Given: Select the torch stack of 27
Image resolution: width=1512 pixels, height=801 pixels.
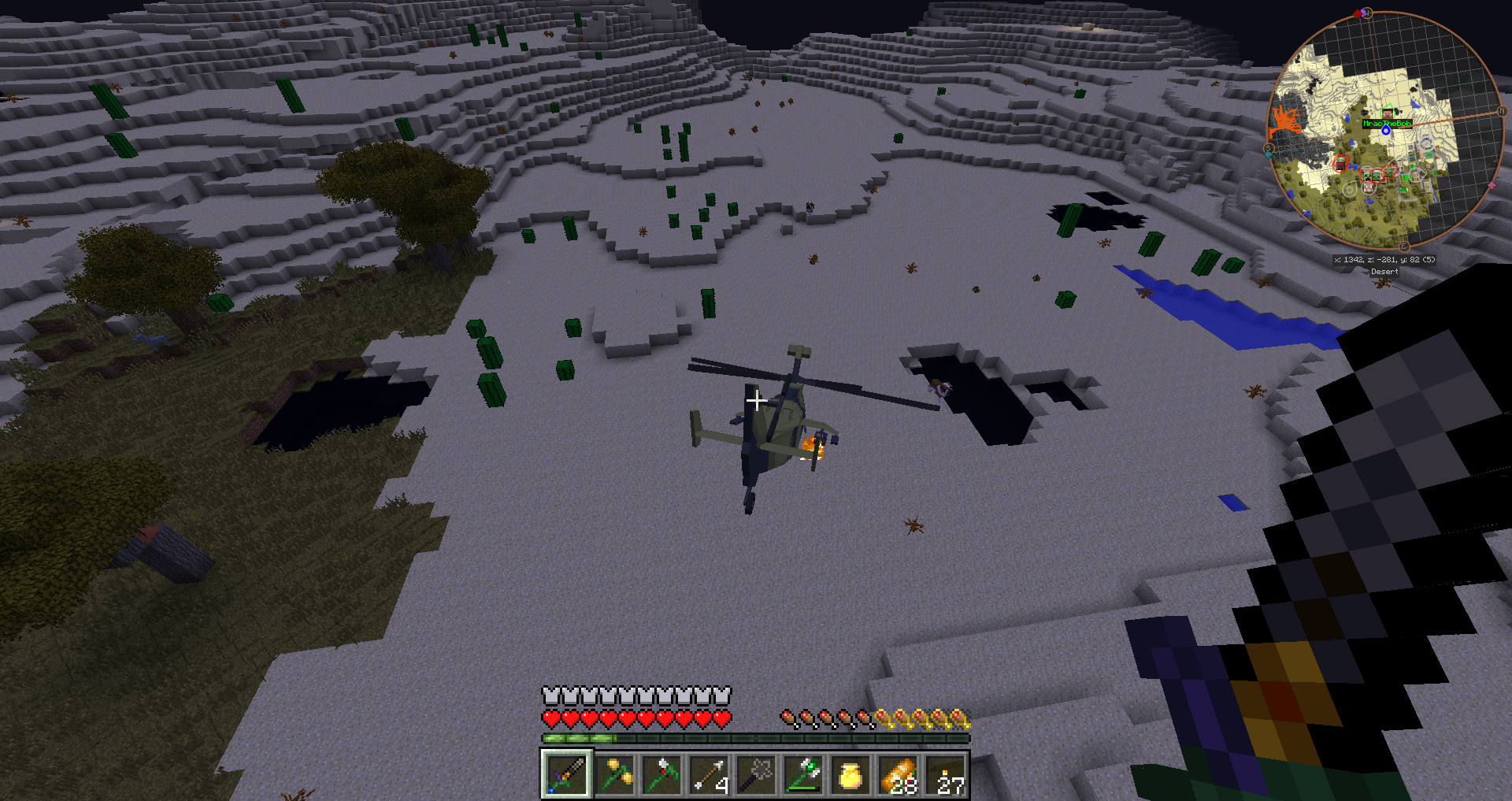Looking at the screenshot, I should click(x=946, y=775).
